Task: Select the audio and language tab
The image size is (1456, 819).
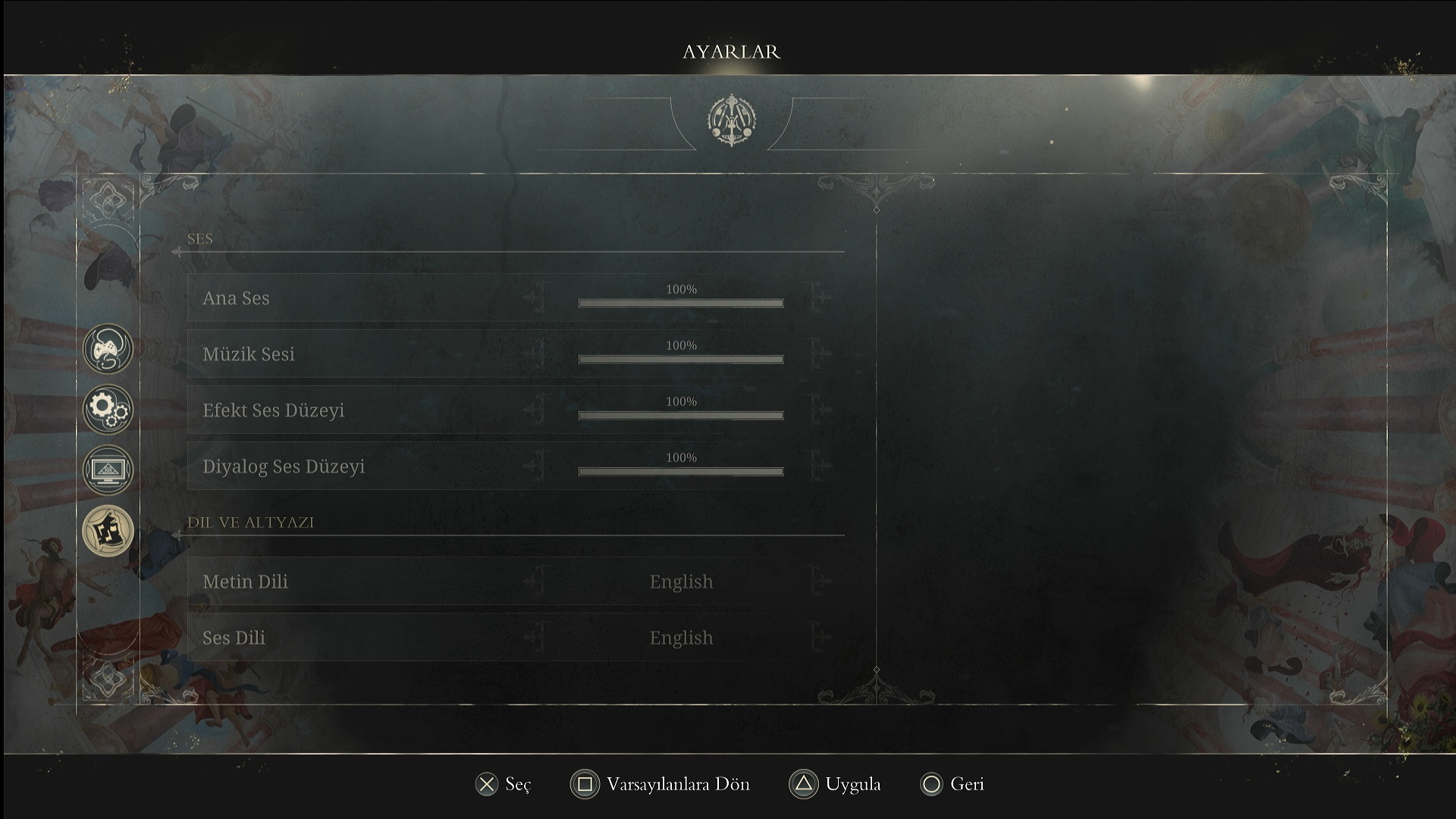Action: tap(108, 530)
